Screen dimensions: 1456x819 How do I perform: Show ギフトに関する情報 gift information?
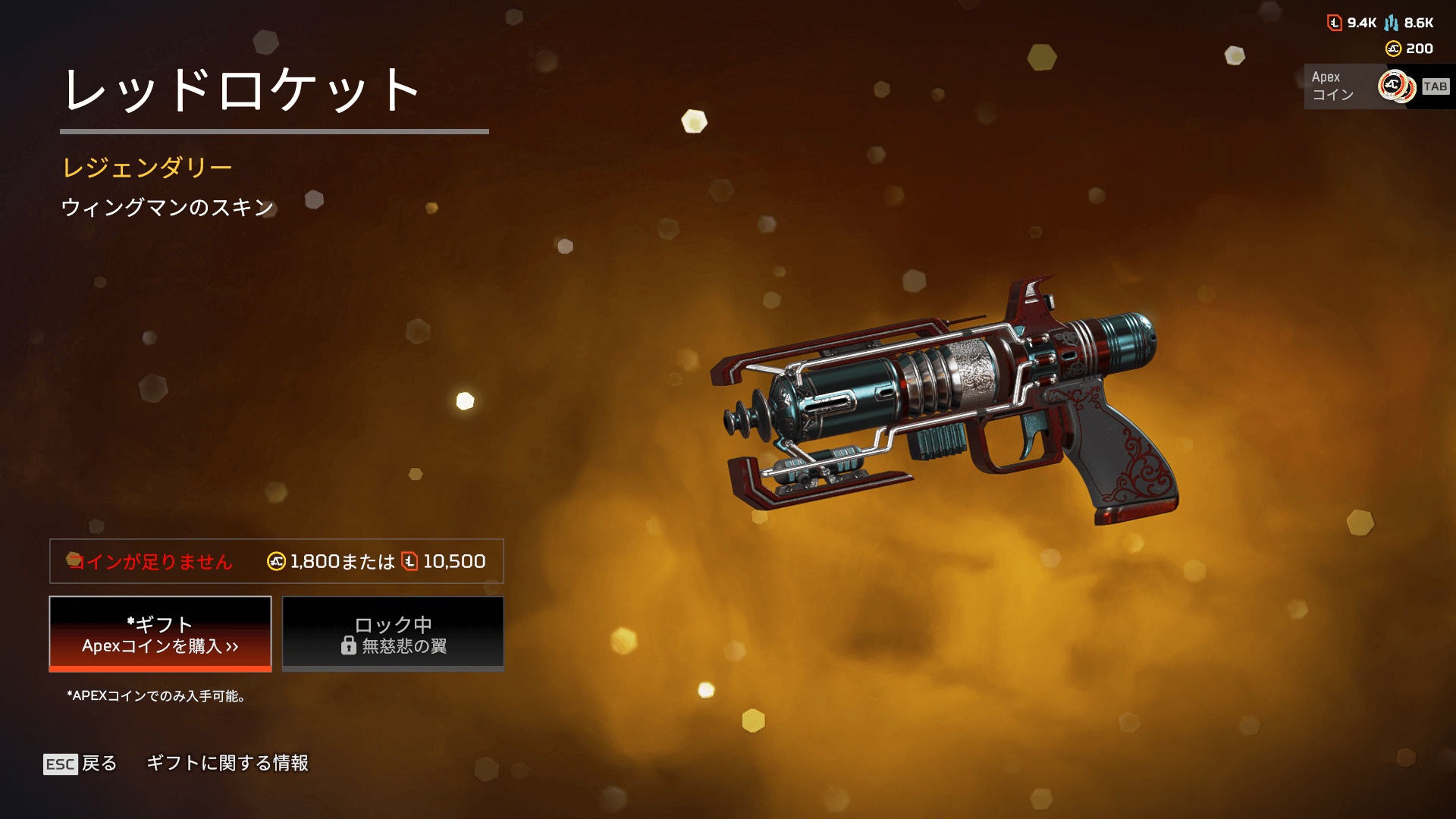click(x=227, y=763)
